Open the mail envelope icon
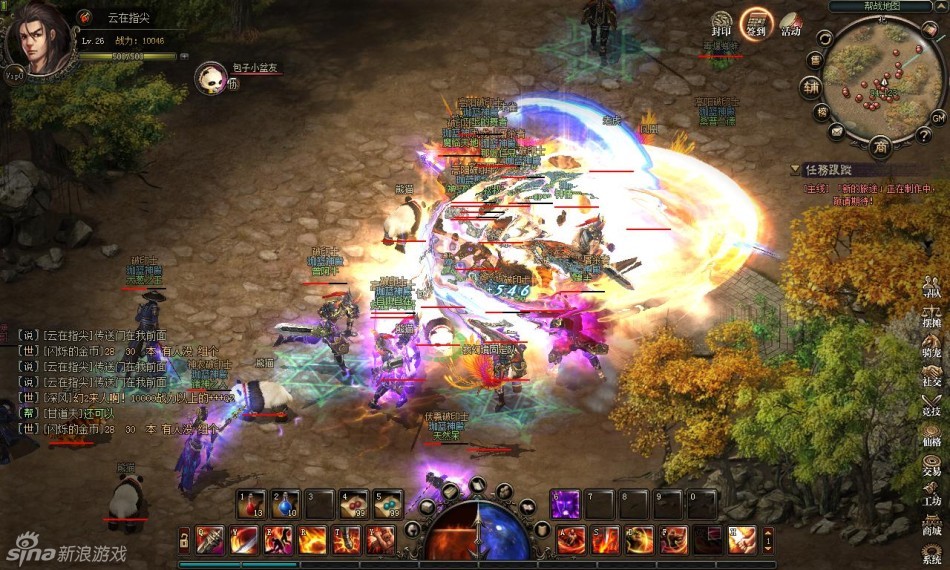This screenshot has width=950, height=570. pyautogui.click(x=837, y=131)
